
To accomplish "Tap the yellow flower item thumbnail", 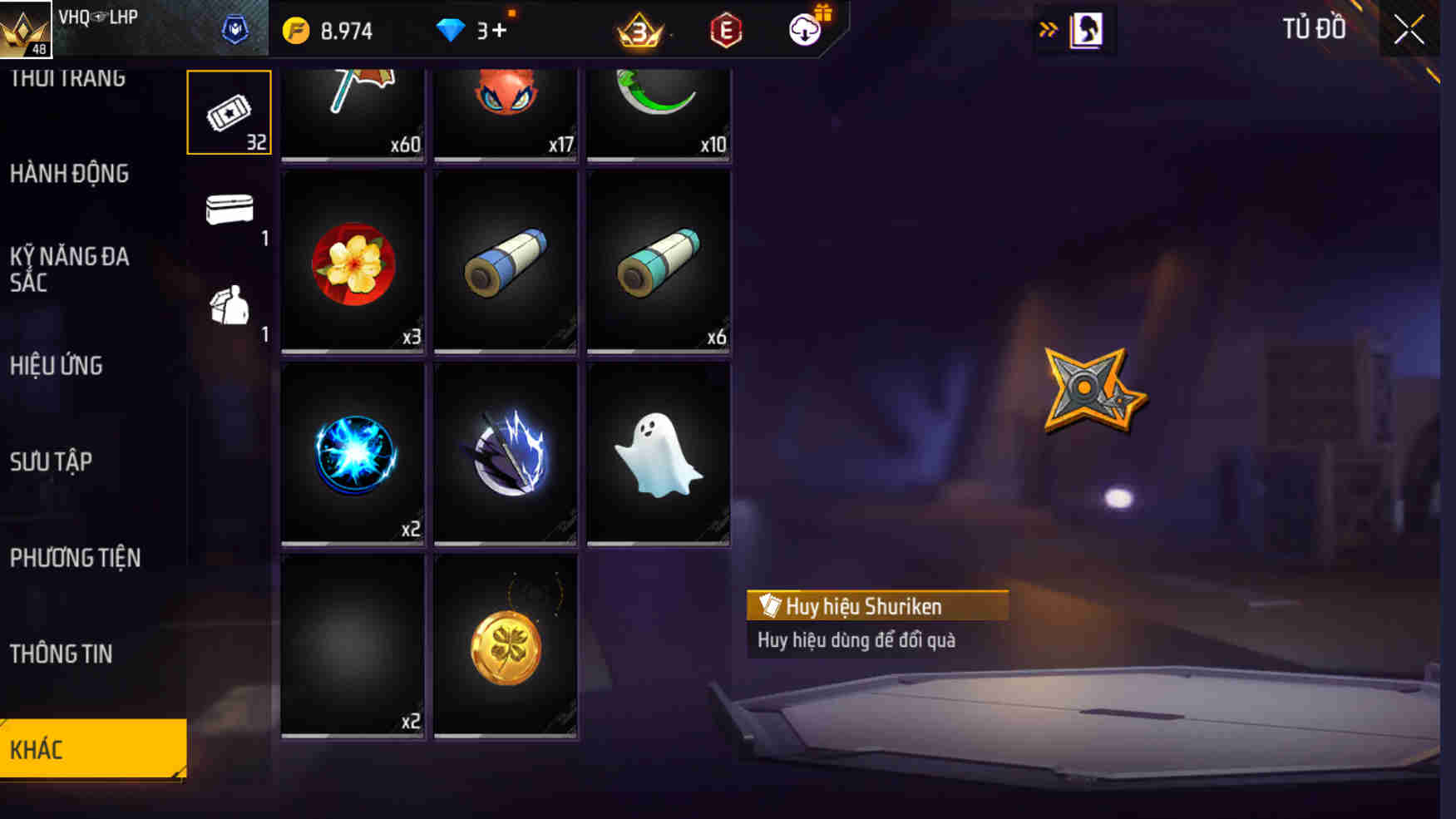I will click(x=352, y=262).
